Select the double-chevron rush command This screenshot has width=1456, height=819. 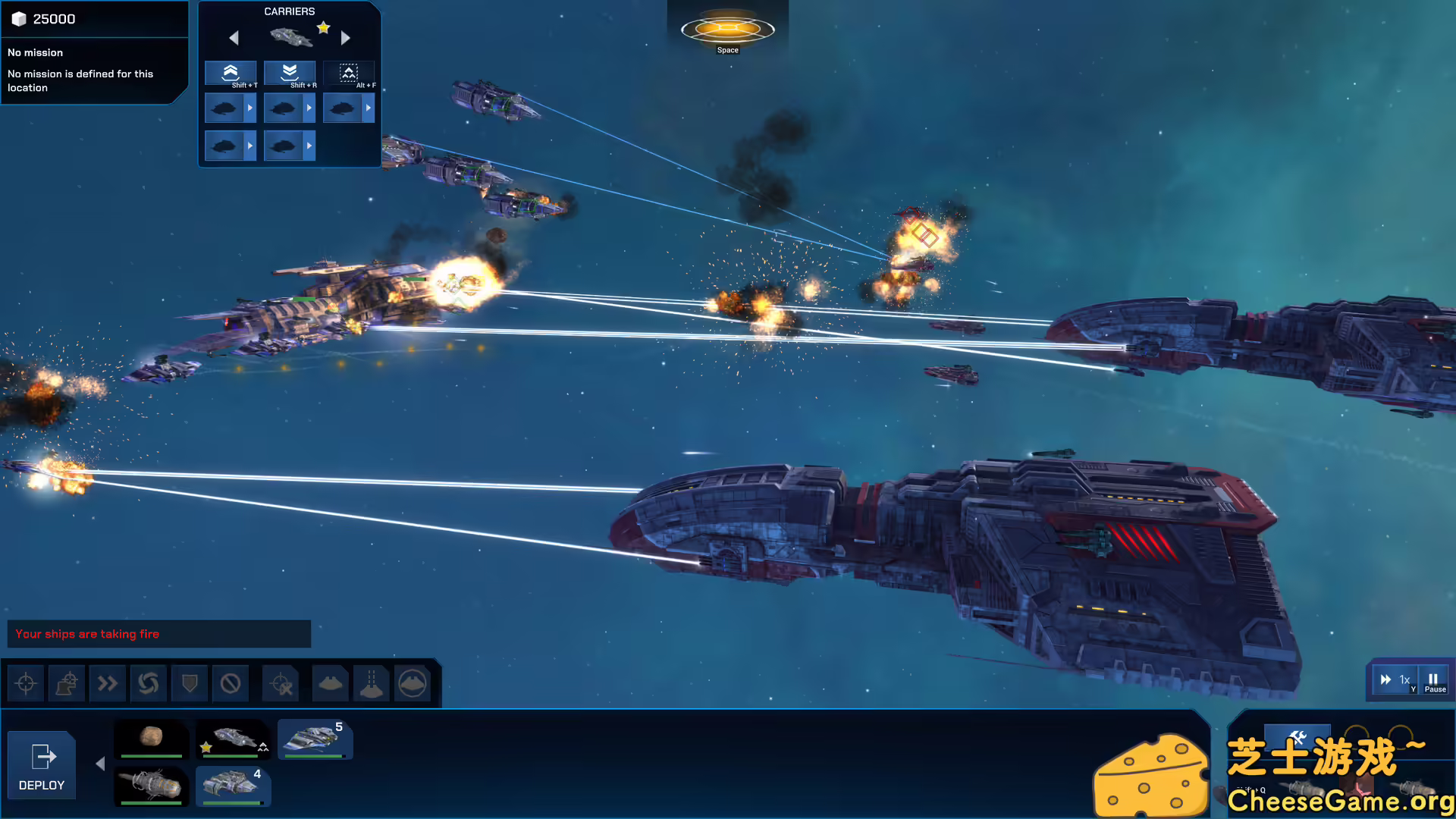[x=108, y=682]
